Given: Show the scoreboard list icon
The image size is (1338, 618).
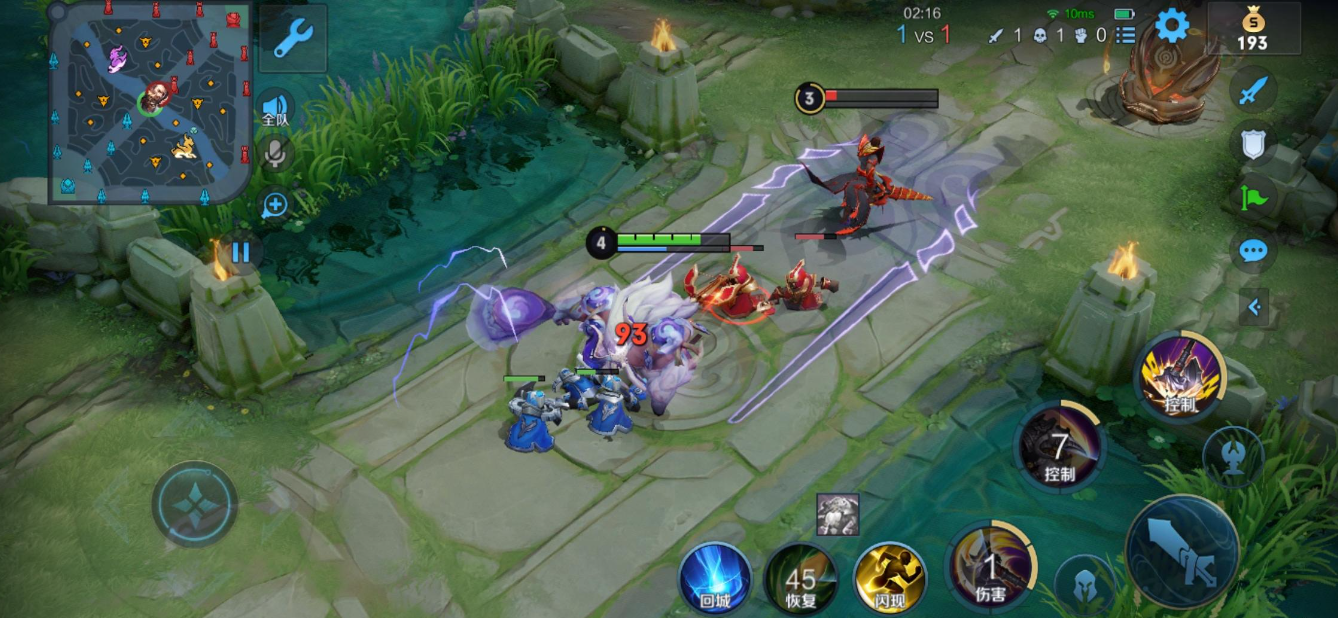Looking at the screenshot, I should pyautogui.click(x=1126, y=35).
